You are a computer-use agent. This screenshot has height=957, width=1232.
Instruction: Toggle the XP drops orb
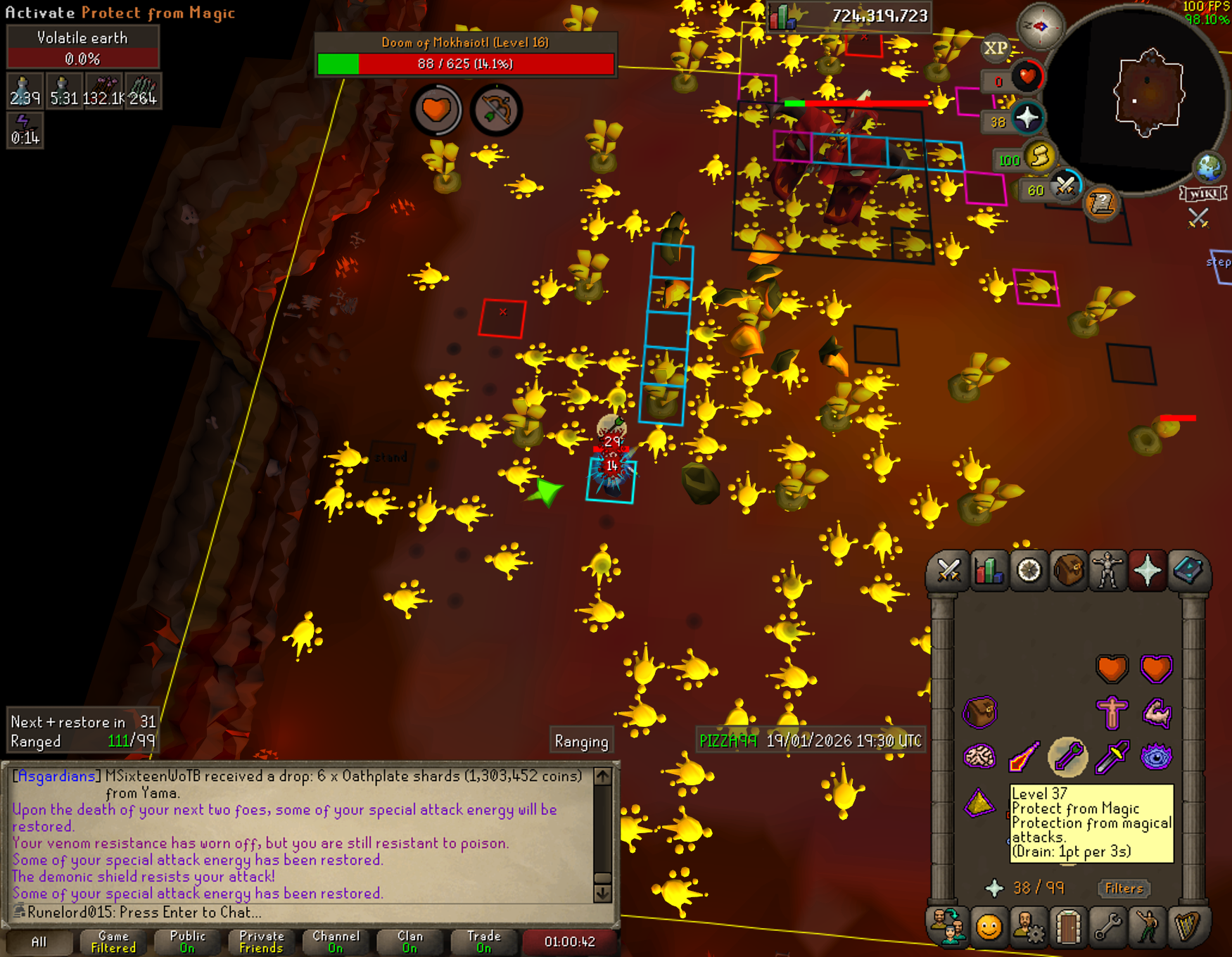995,48
